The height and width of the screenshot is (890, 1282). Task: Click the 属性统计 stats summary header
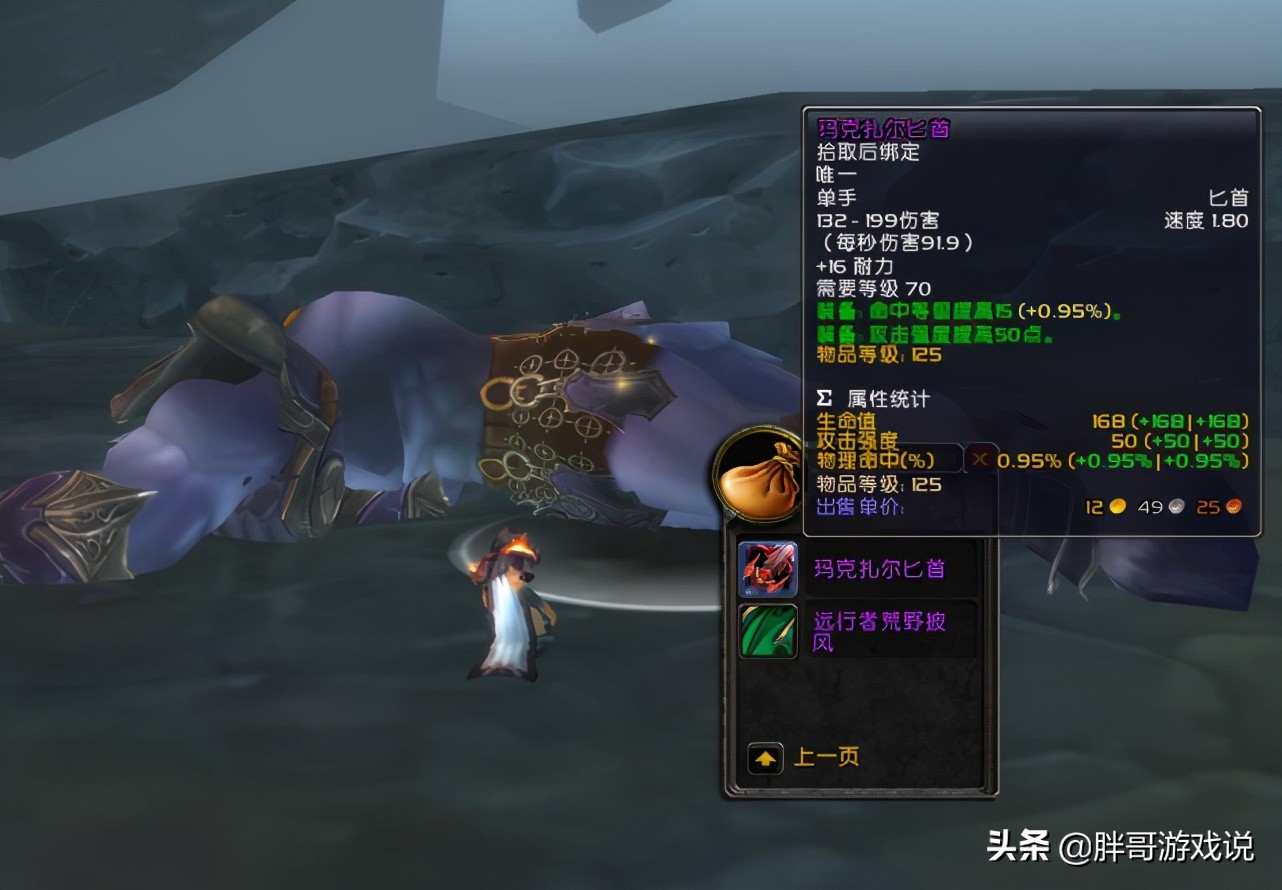pos(887,397)
